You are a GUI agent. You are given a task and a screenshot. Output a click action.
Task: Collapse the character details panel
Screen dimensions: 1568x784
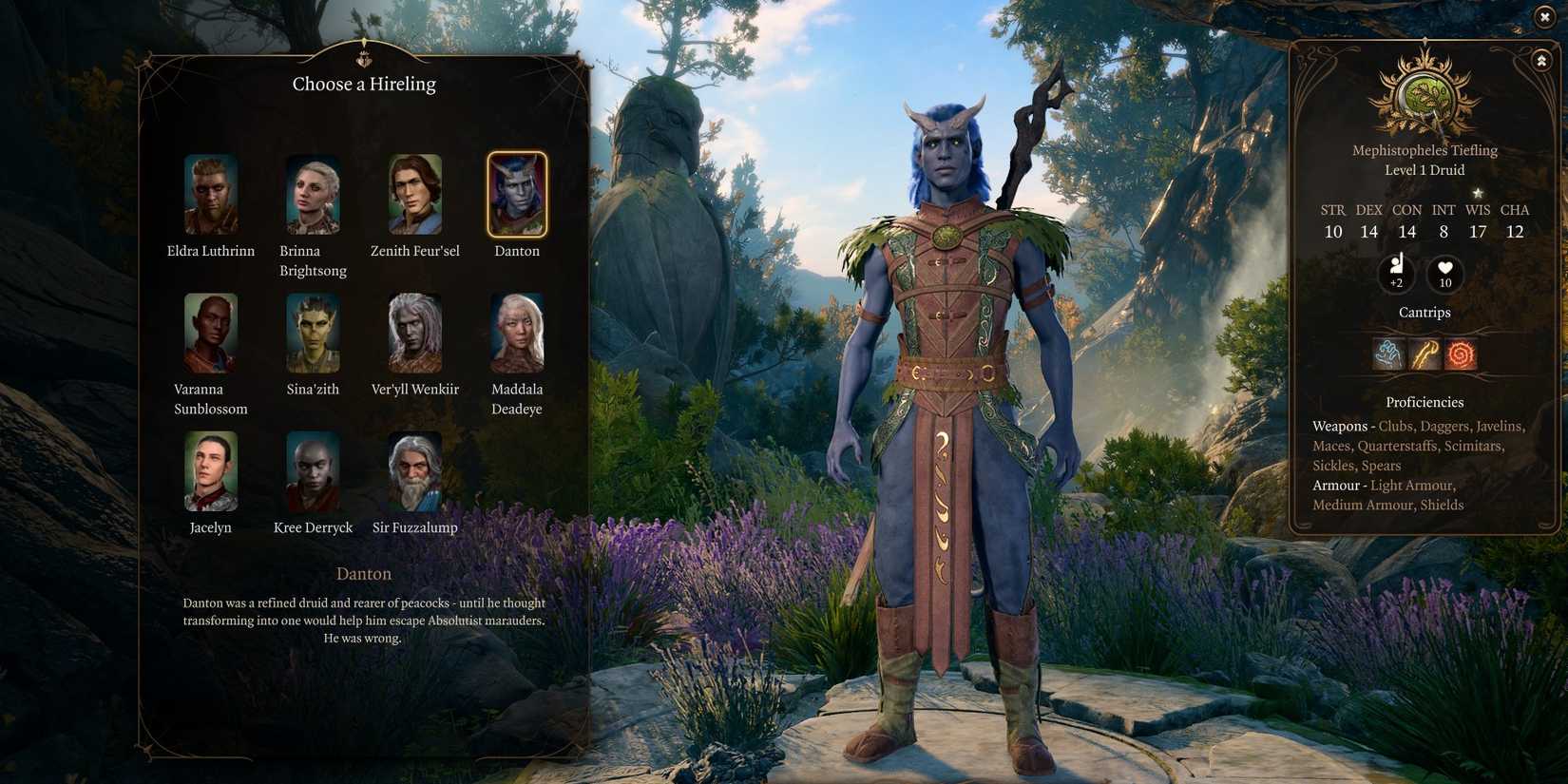[x=1540, y=61]
